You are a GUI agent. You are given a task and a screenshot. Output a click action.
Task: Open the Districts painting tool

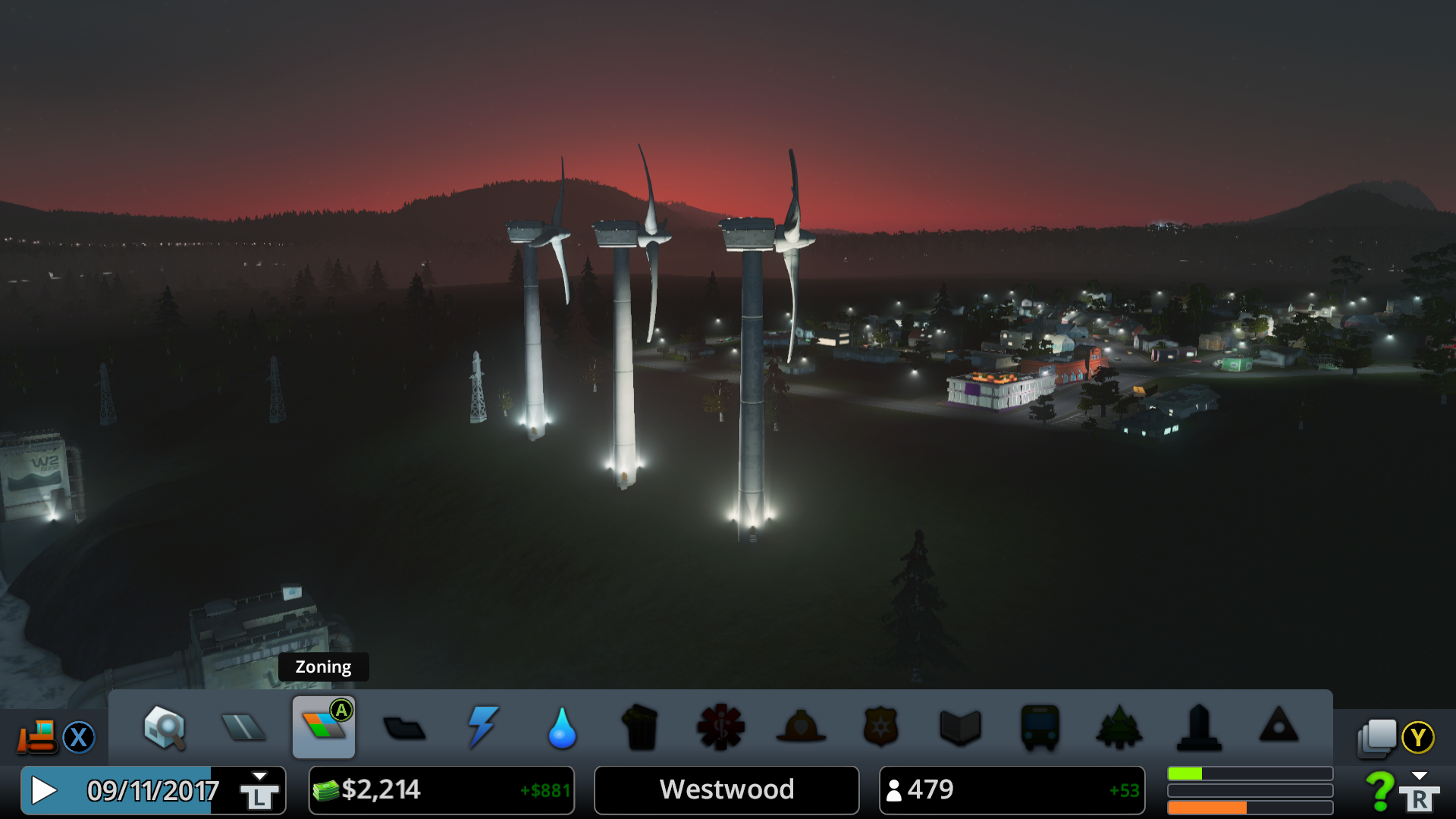[404, 729]
